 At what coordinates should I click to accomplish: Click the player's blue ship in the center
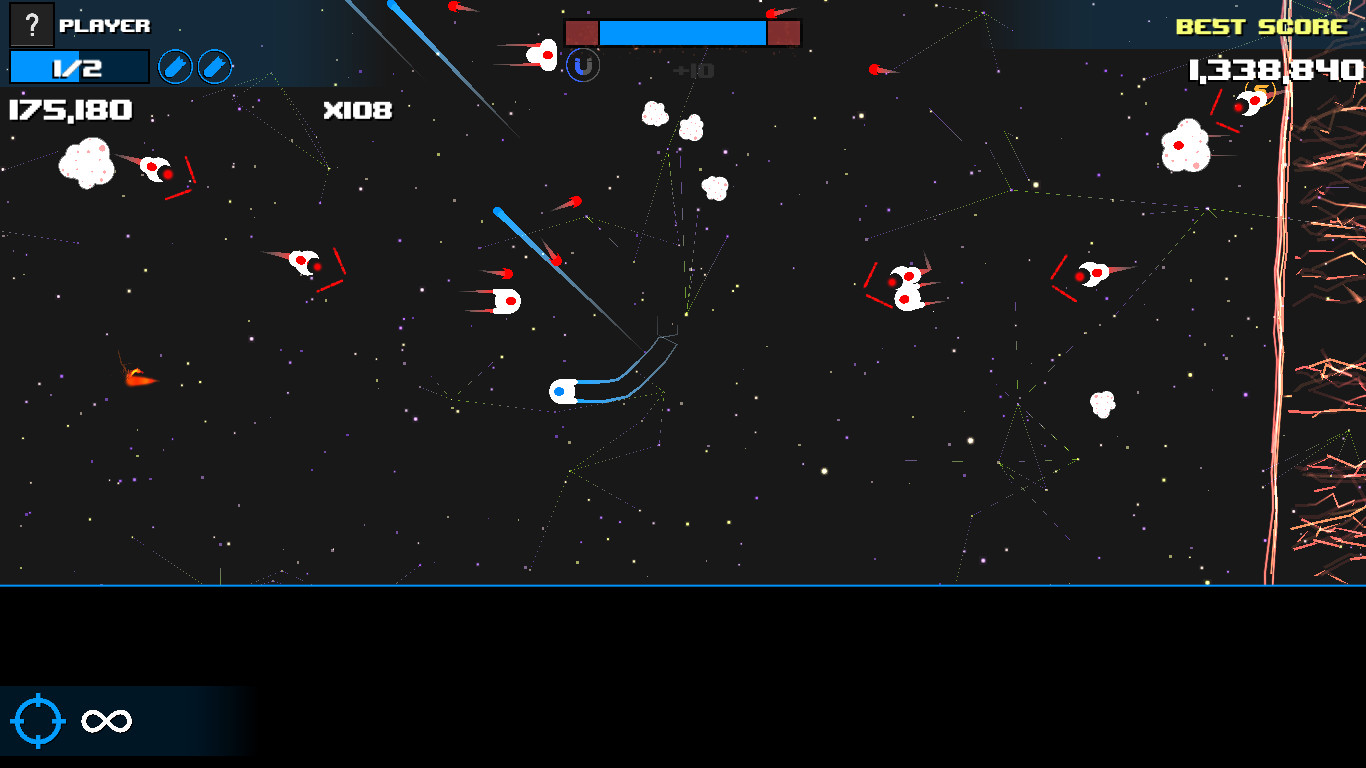tap(565, 391)
